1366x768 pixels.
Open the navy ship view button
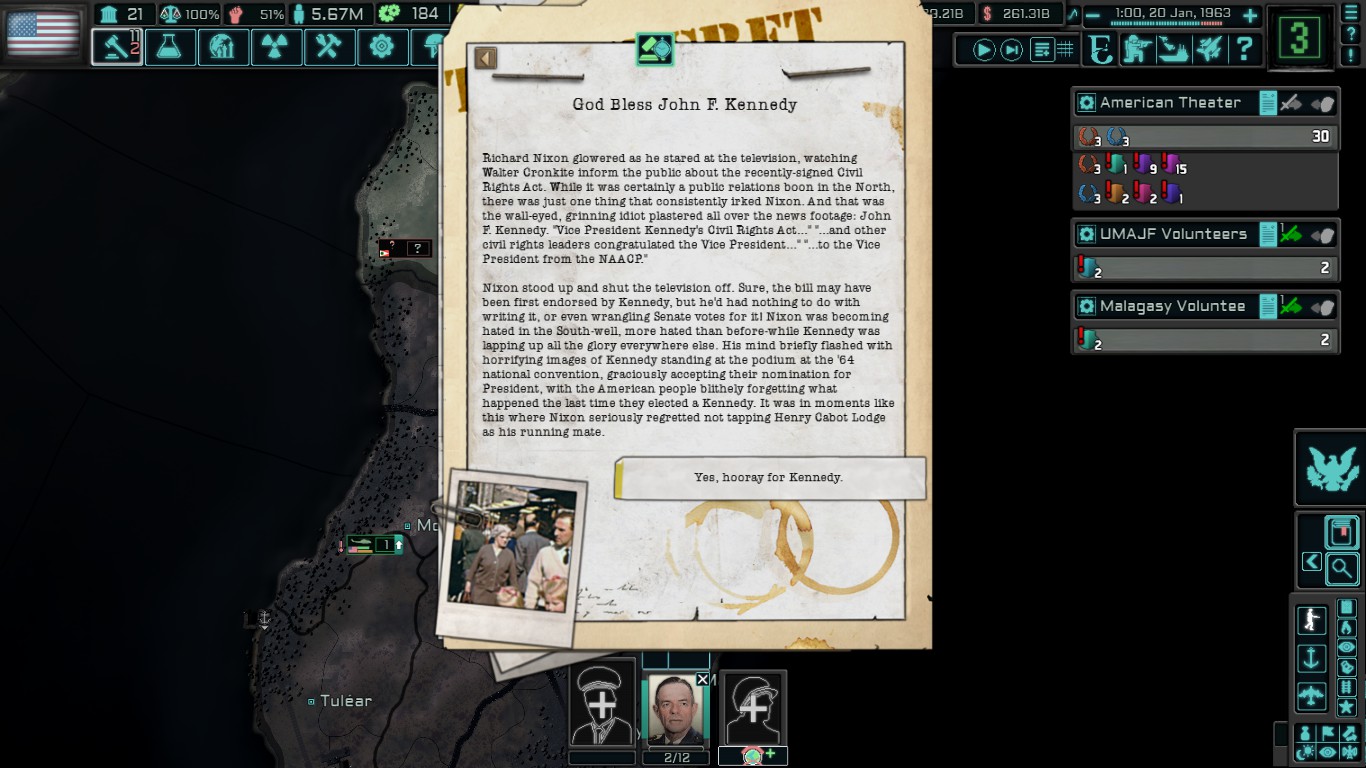point(1172,49)
